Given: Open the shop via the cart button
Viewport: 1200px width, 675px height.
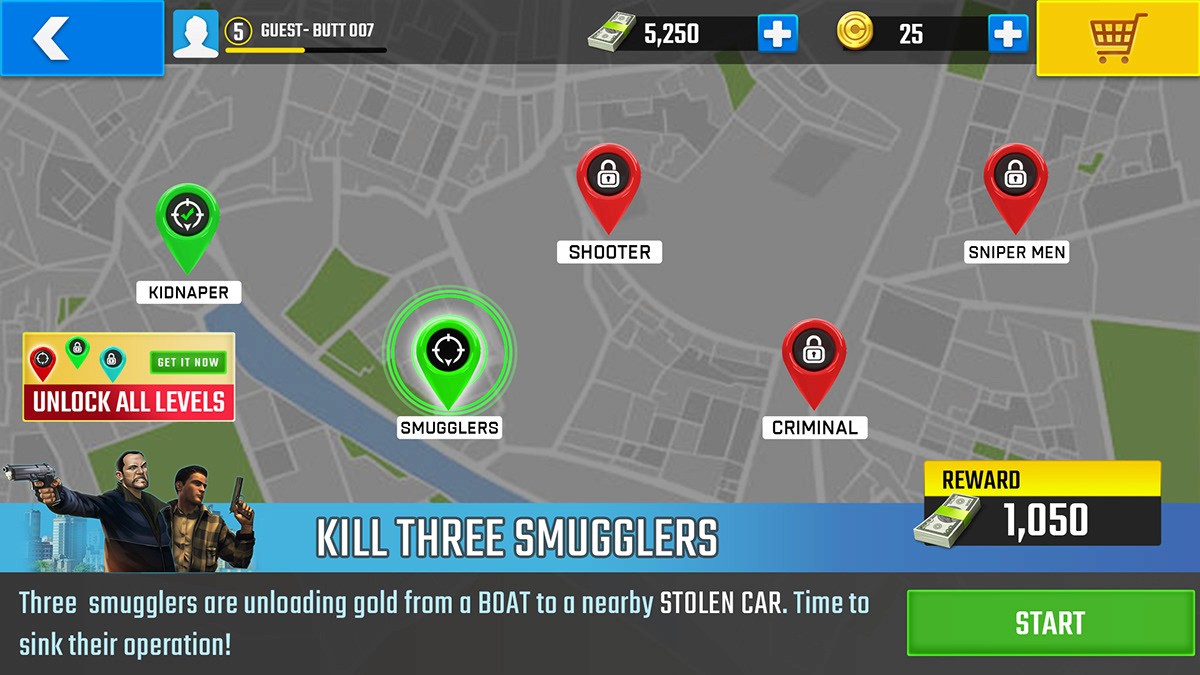Looking at the screenshot, I should click(1117, 38).
